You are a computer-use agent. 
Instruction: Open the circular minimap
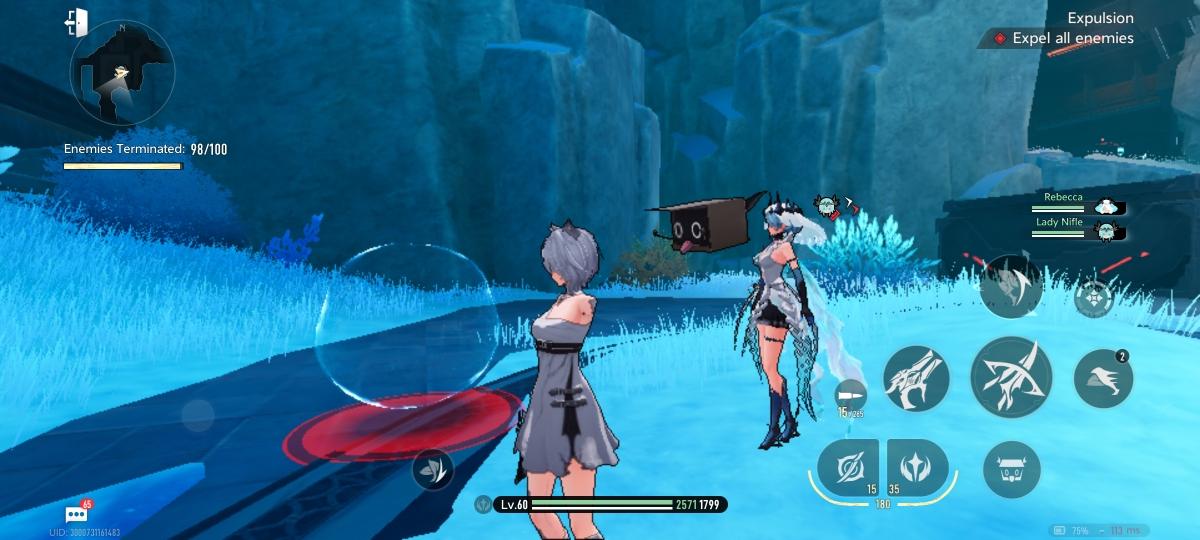tap(123, 76)
